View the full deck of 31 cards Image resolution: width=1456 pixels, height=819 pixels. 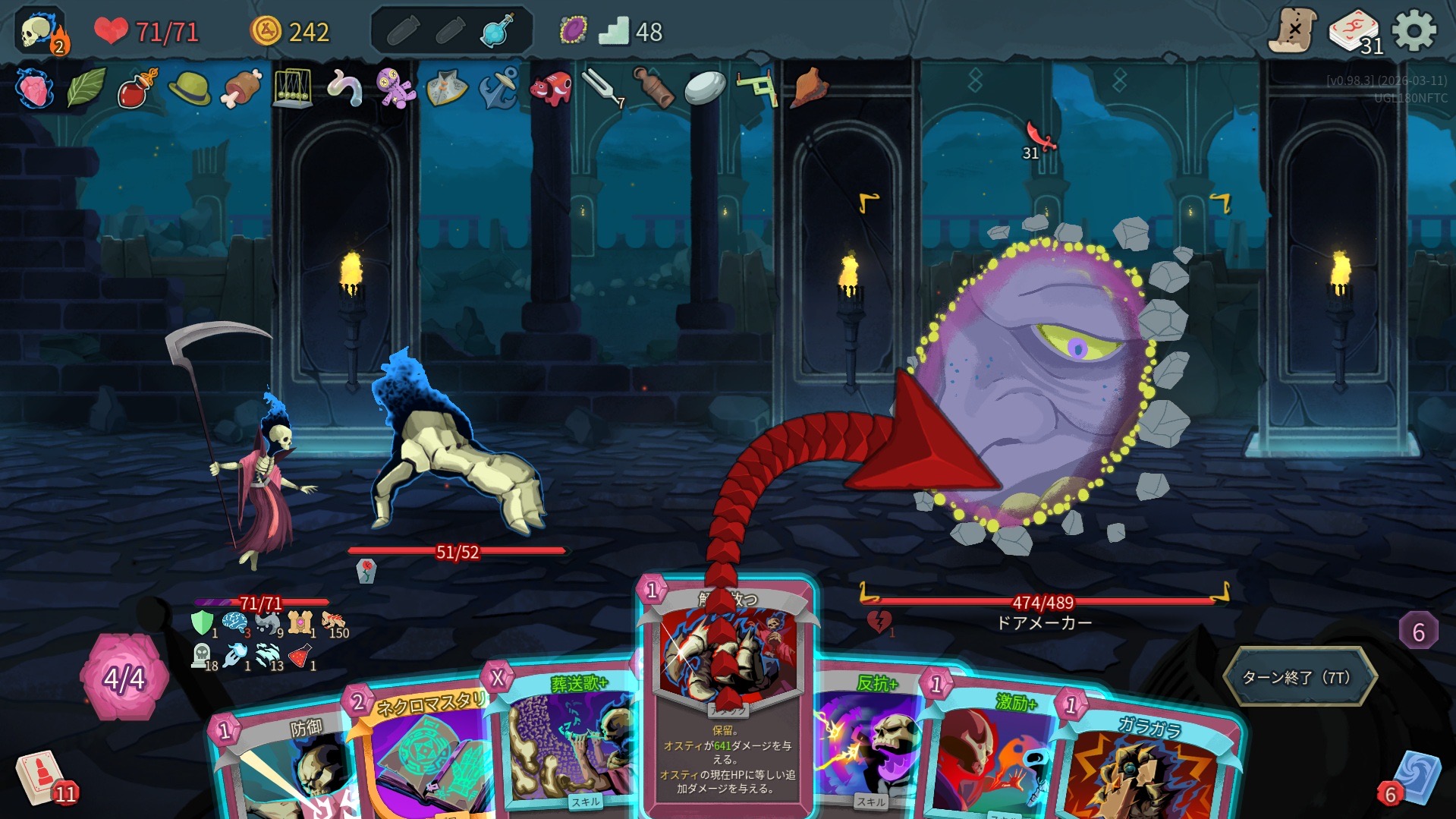[x=1355, y=33]
